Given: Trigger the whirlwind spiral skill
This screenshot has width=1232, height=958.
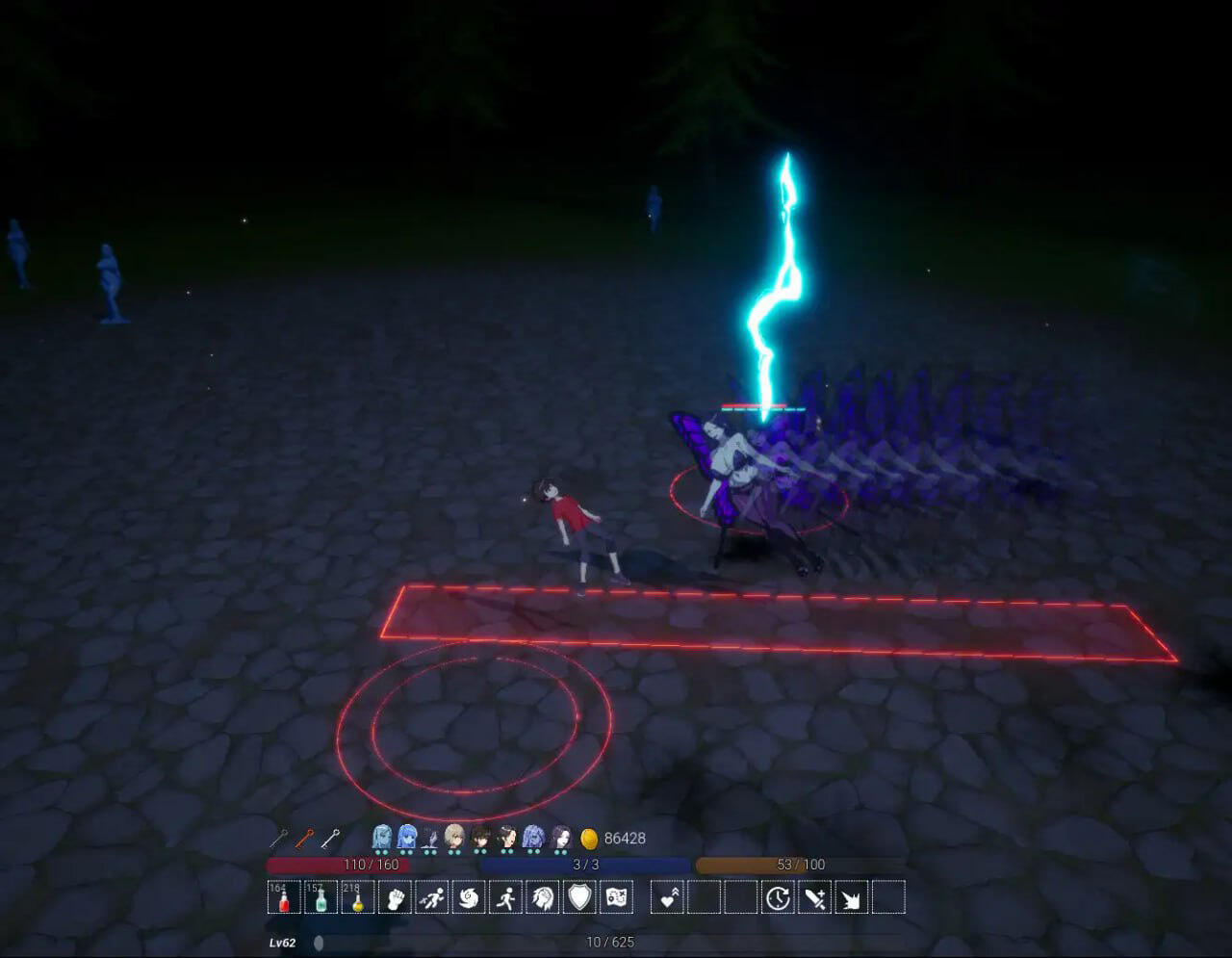Looking at the screenshot, I should pos(469,897).
